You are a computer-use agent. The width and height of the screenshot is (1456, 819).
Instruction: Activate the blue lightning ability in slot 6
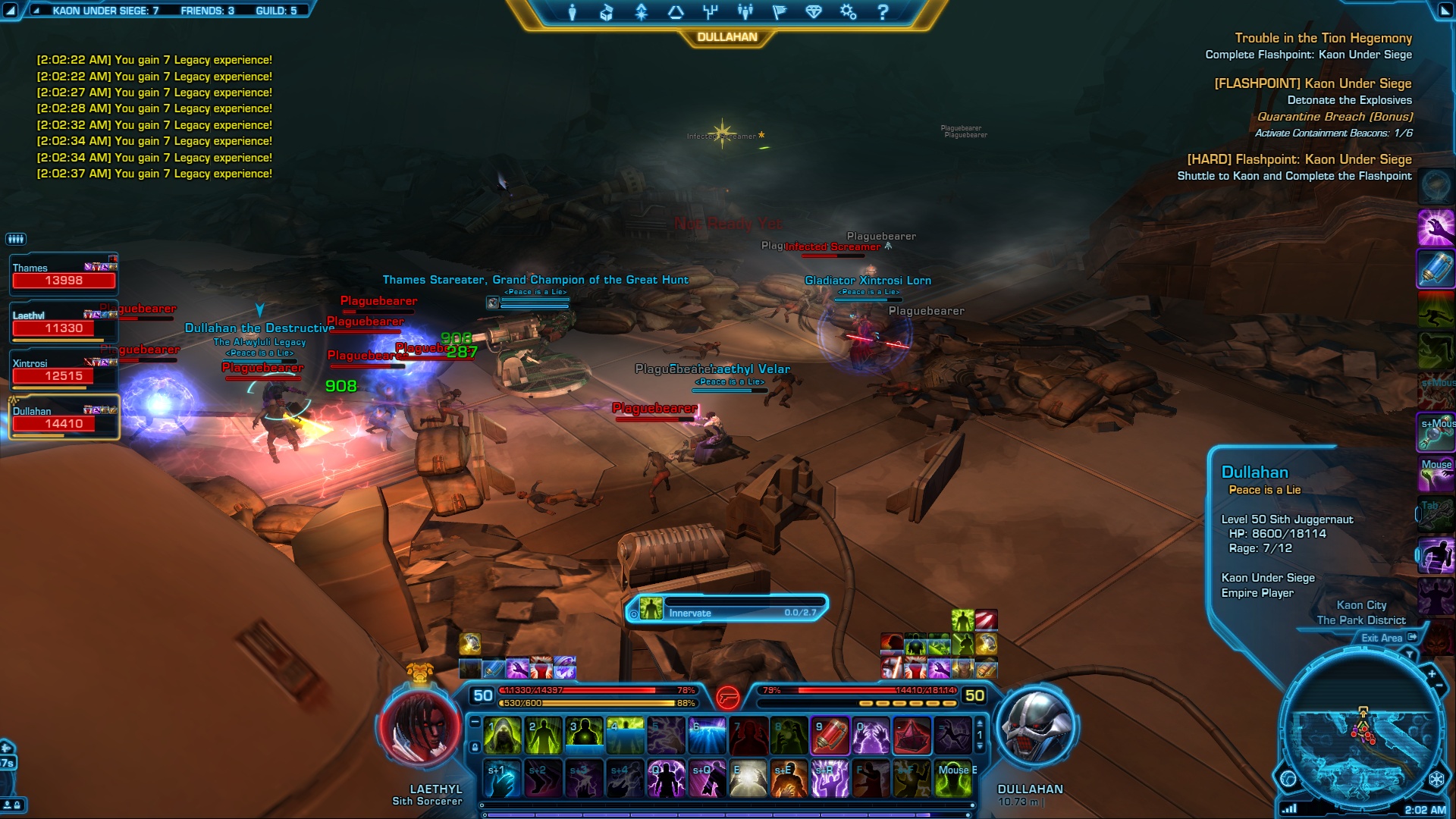click(707, 736)
